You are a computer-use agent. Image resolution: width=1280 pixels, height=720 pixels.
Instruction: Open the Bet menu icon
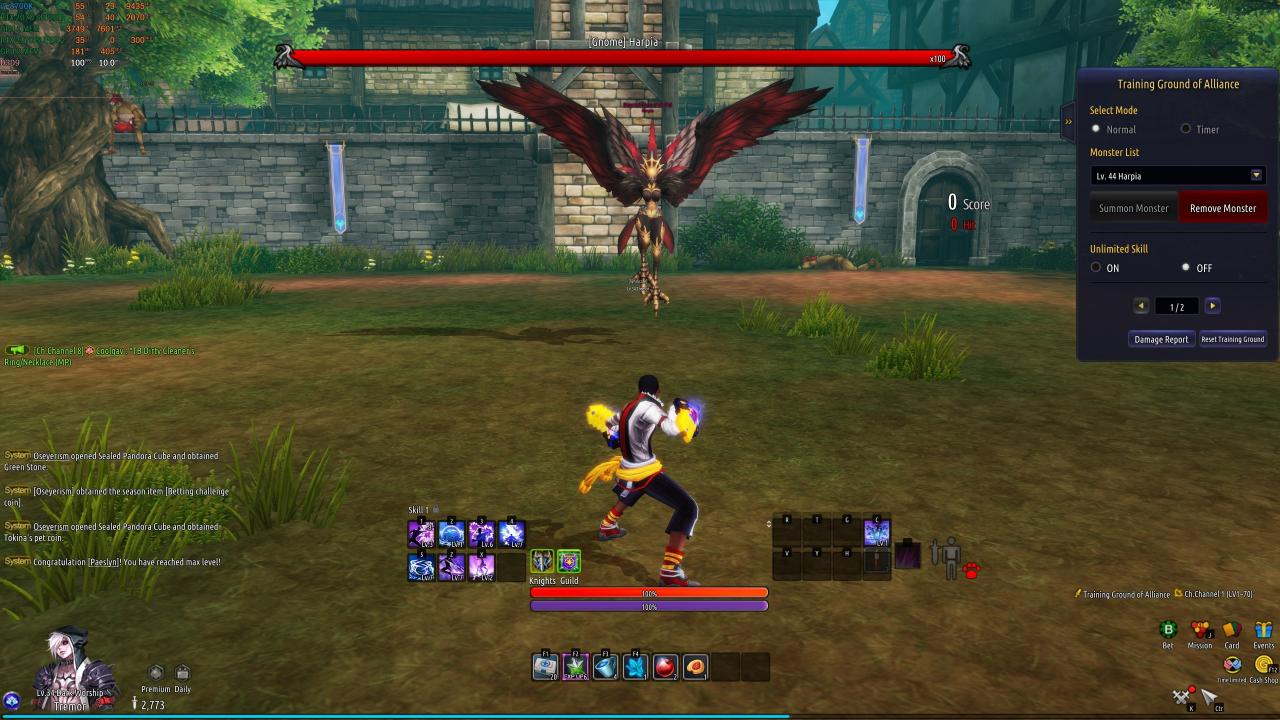1168,630
